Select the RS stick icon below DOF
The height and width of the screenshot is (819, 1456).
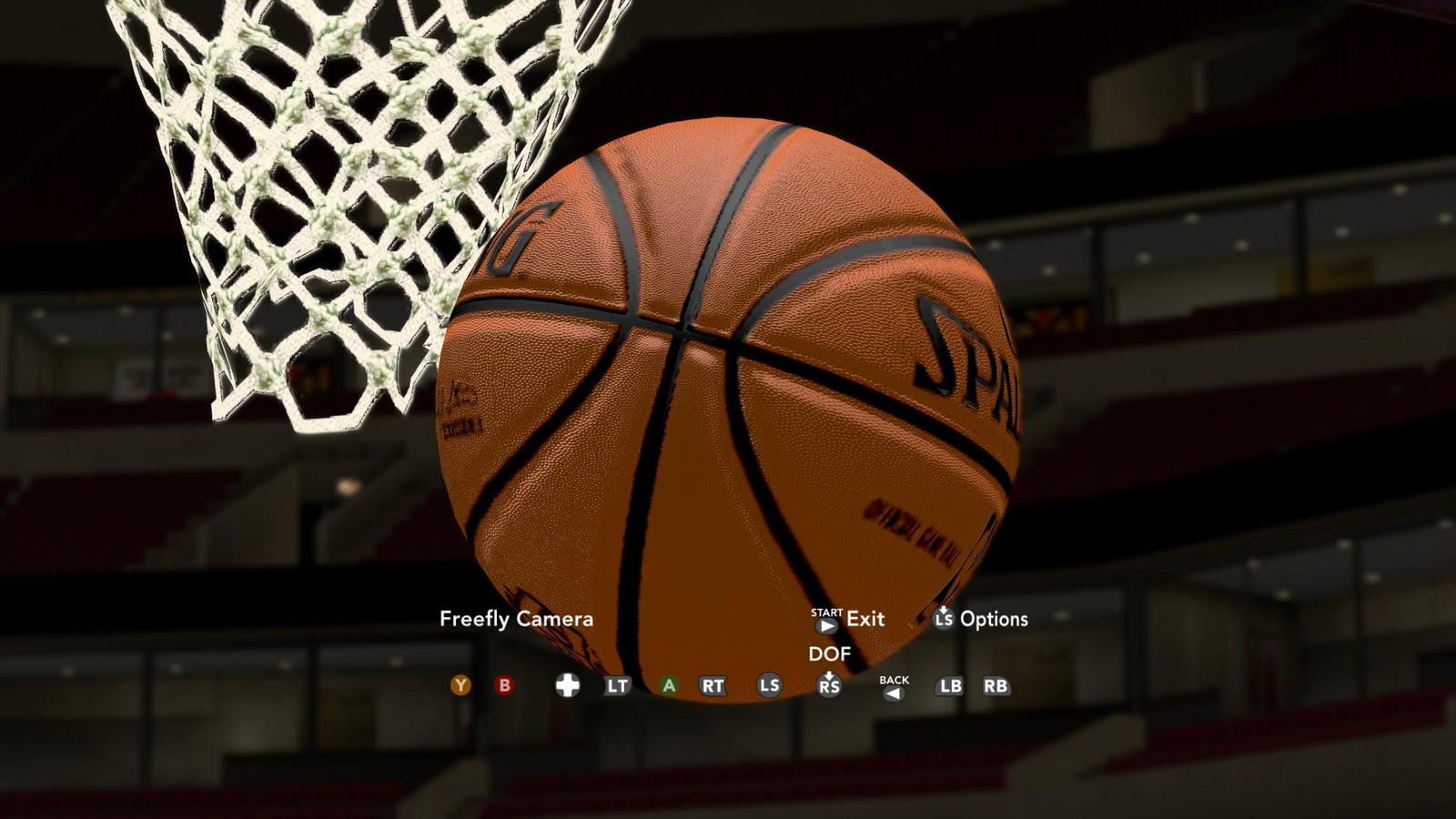click(x=829, y=685)
